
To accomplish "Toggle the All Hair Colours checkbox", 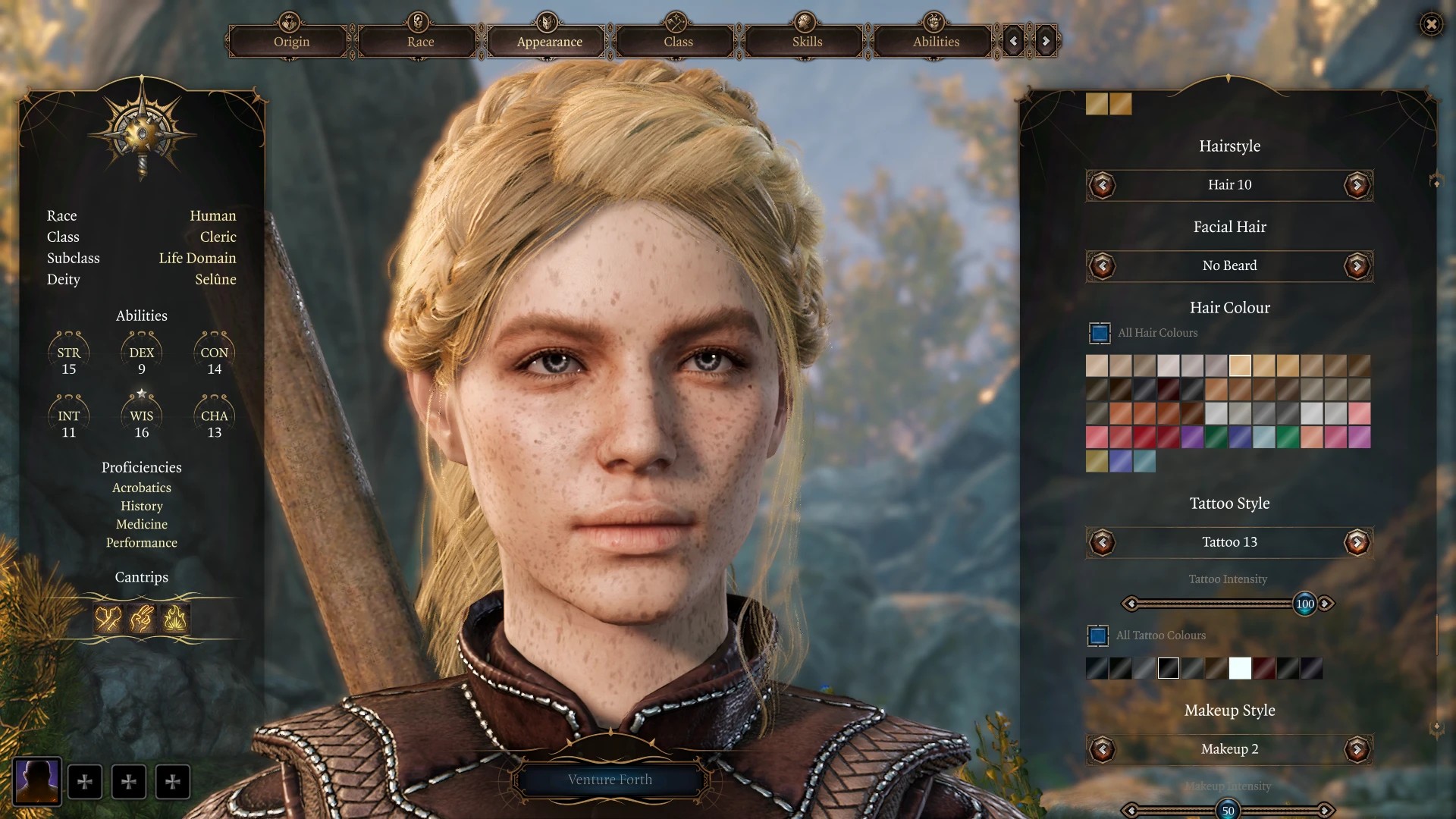I will tap(1100, 333).
